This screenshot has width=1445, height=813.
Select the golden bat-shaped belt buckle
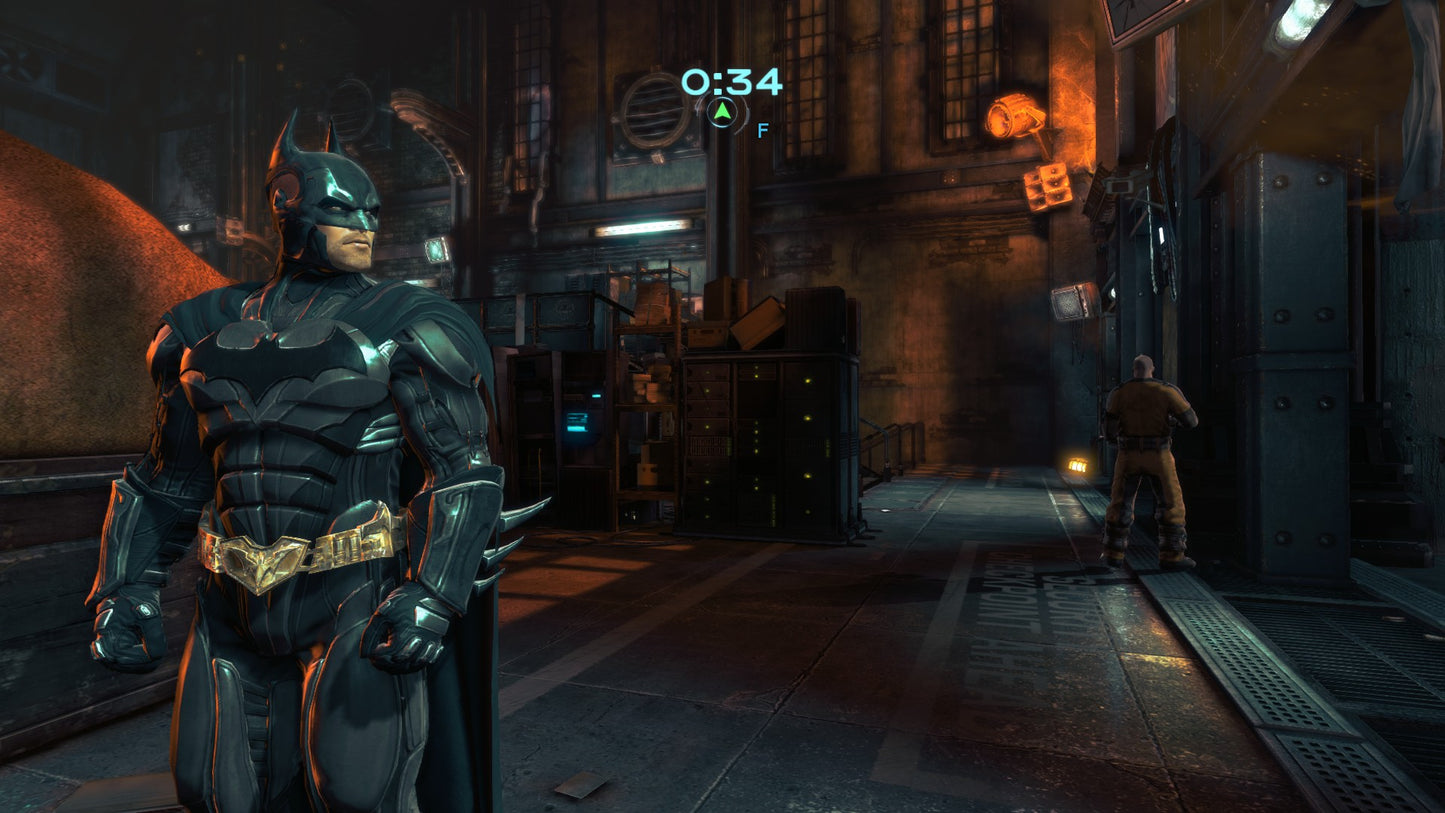pyautogui.click(x=258, y=557)
